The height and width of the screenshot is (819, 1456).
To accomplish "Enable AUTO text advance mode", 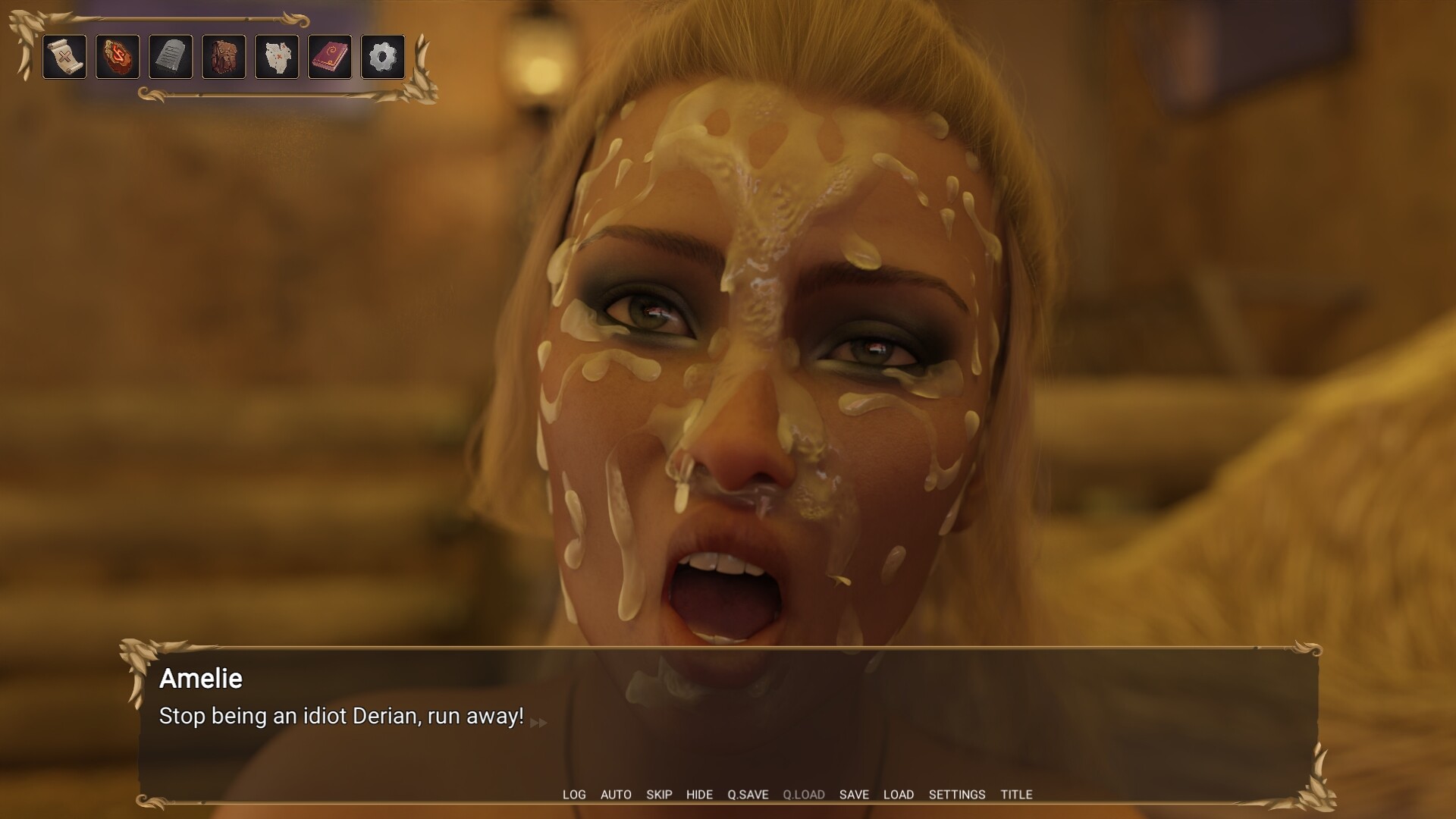I will [x=617, y=795].
